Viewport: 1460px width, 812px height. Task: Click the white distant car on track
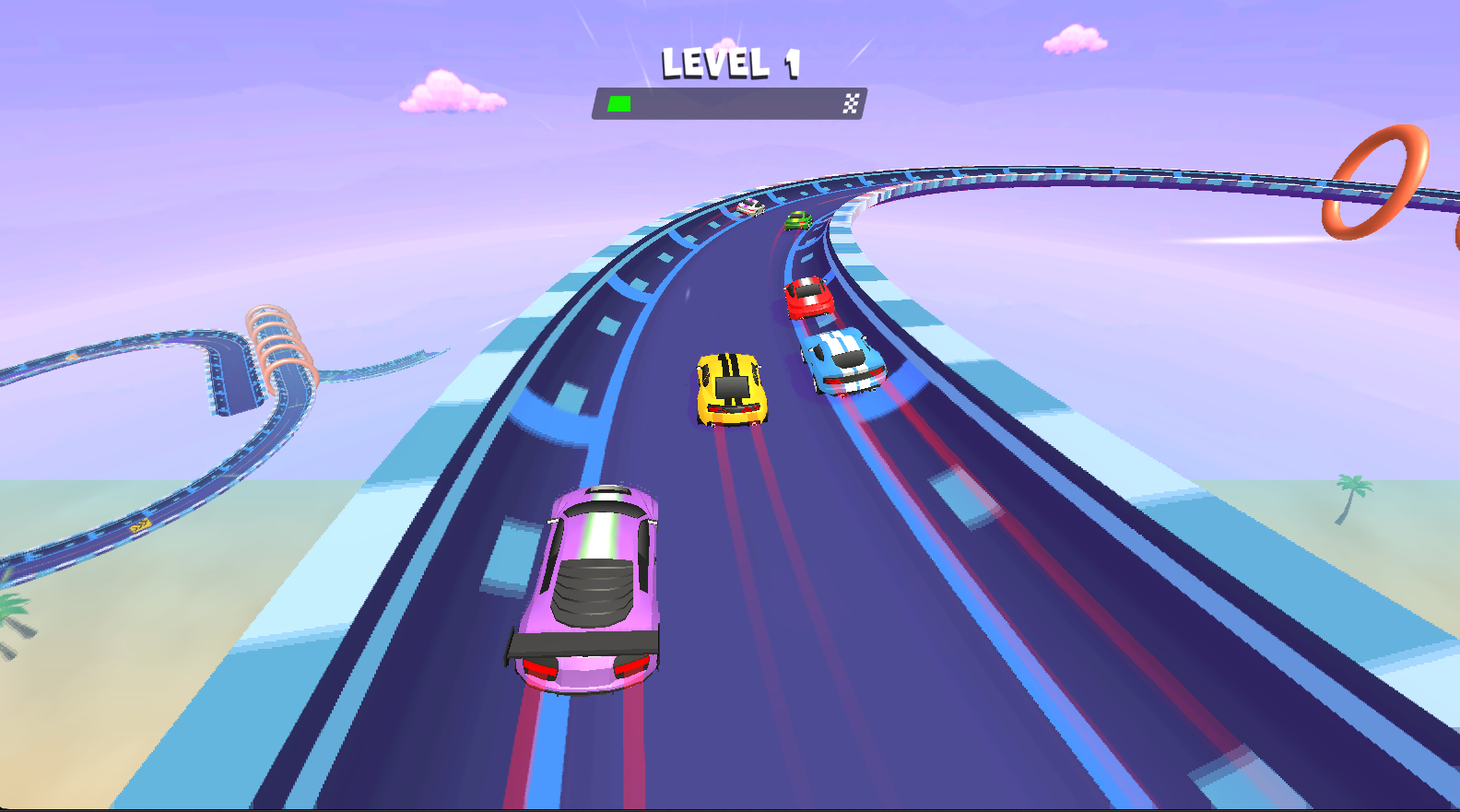click(x=751, y=207)
